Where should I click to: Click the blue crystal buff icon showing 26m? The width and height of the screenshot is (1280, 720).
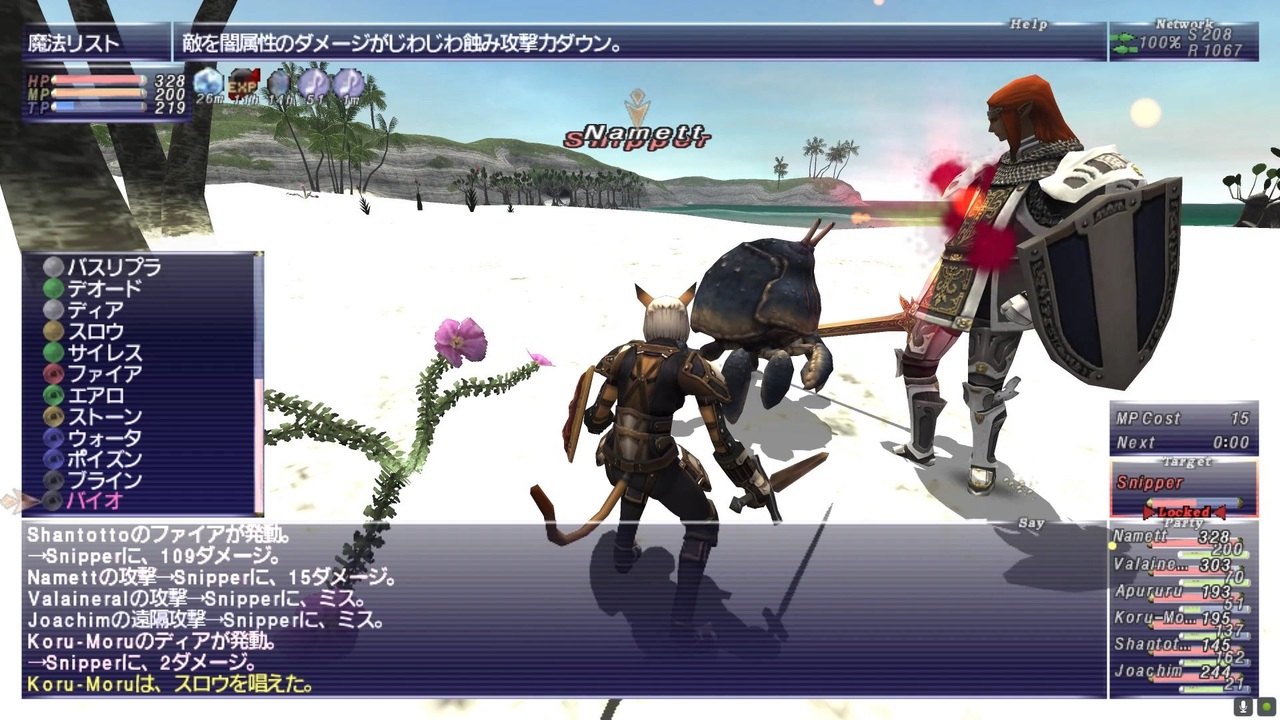point(210,83)
